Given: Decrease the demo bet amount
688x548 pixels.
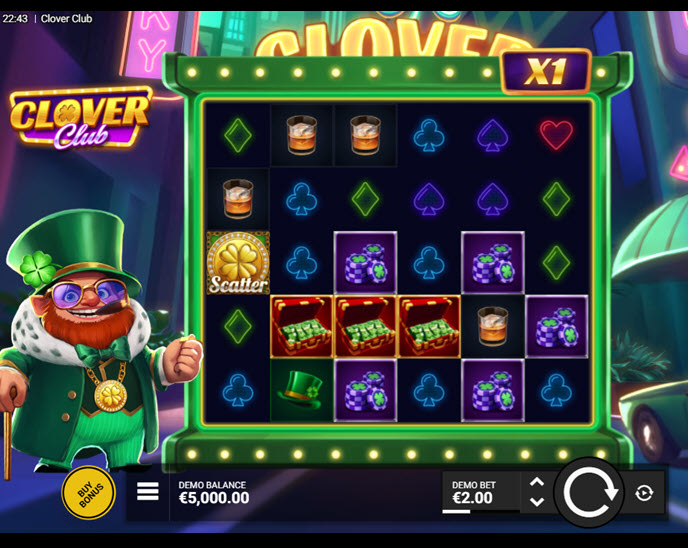Looking at the screenshot, I should click(x=537, y=502).
